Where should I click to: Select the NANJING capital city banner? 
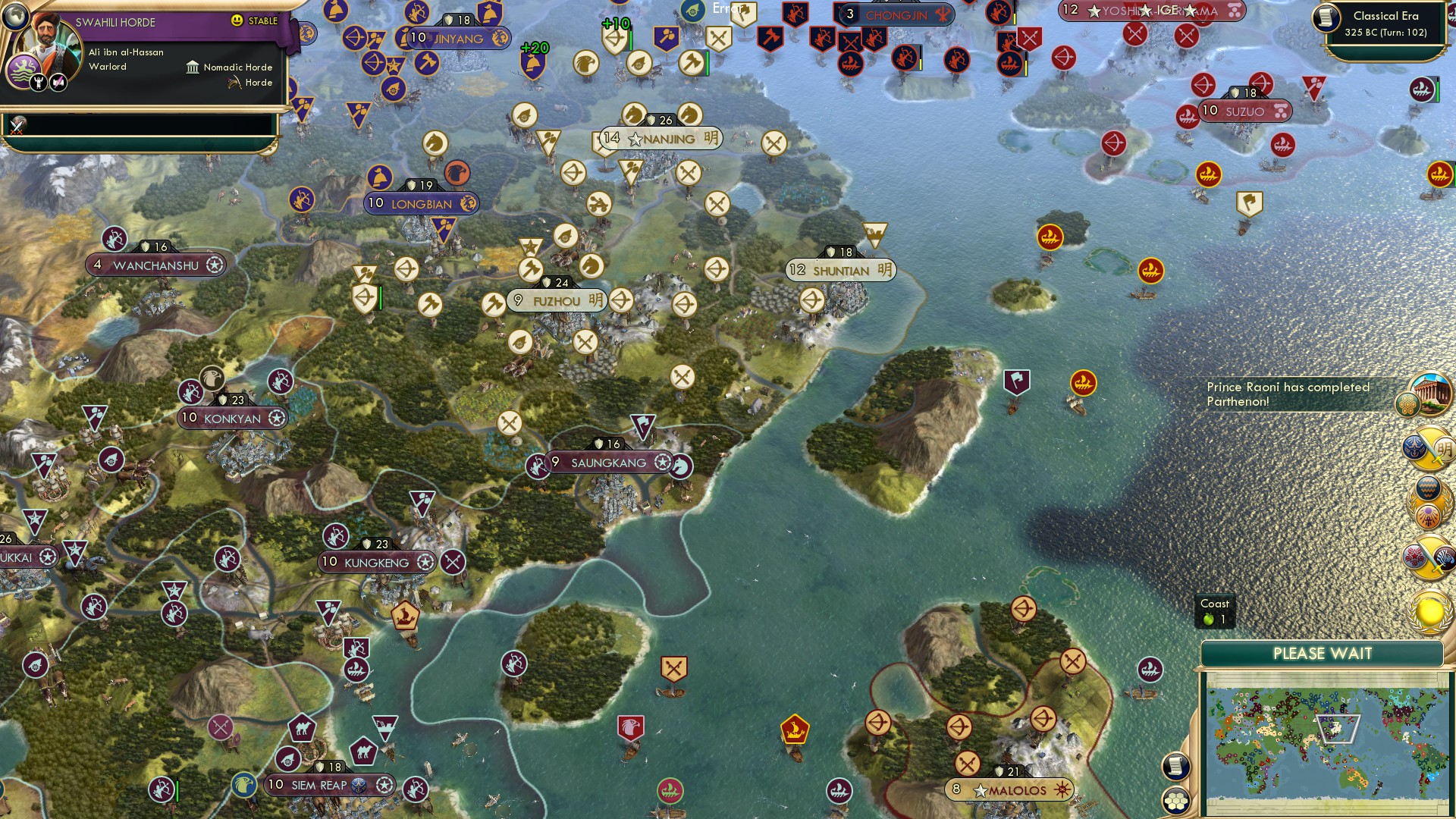tap(656, 138)
